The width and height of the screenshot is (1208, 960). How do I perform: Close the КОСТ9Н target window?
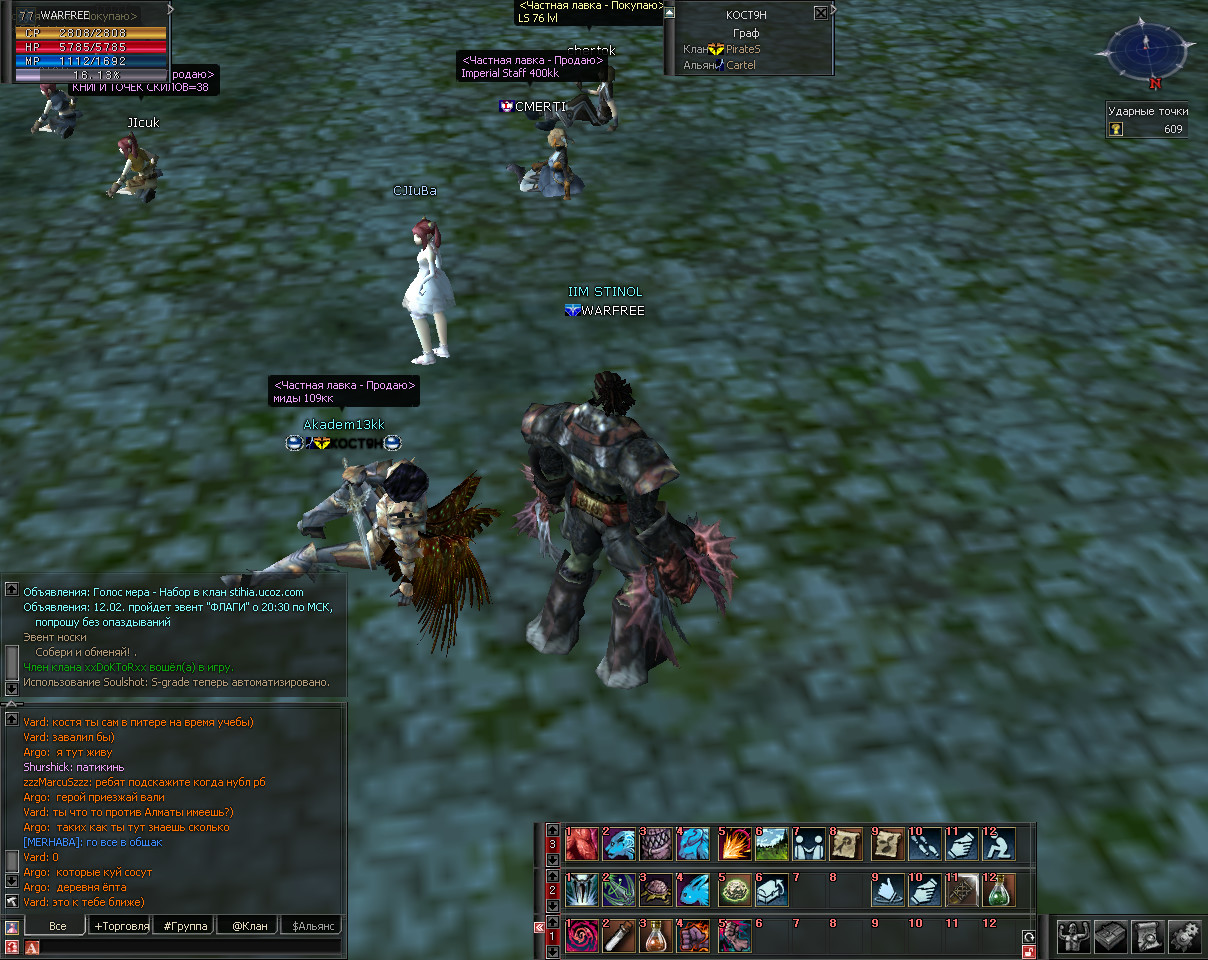click(x=821, y=13)
